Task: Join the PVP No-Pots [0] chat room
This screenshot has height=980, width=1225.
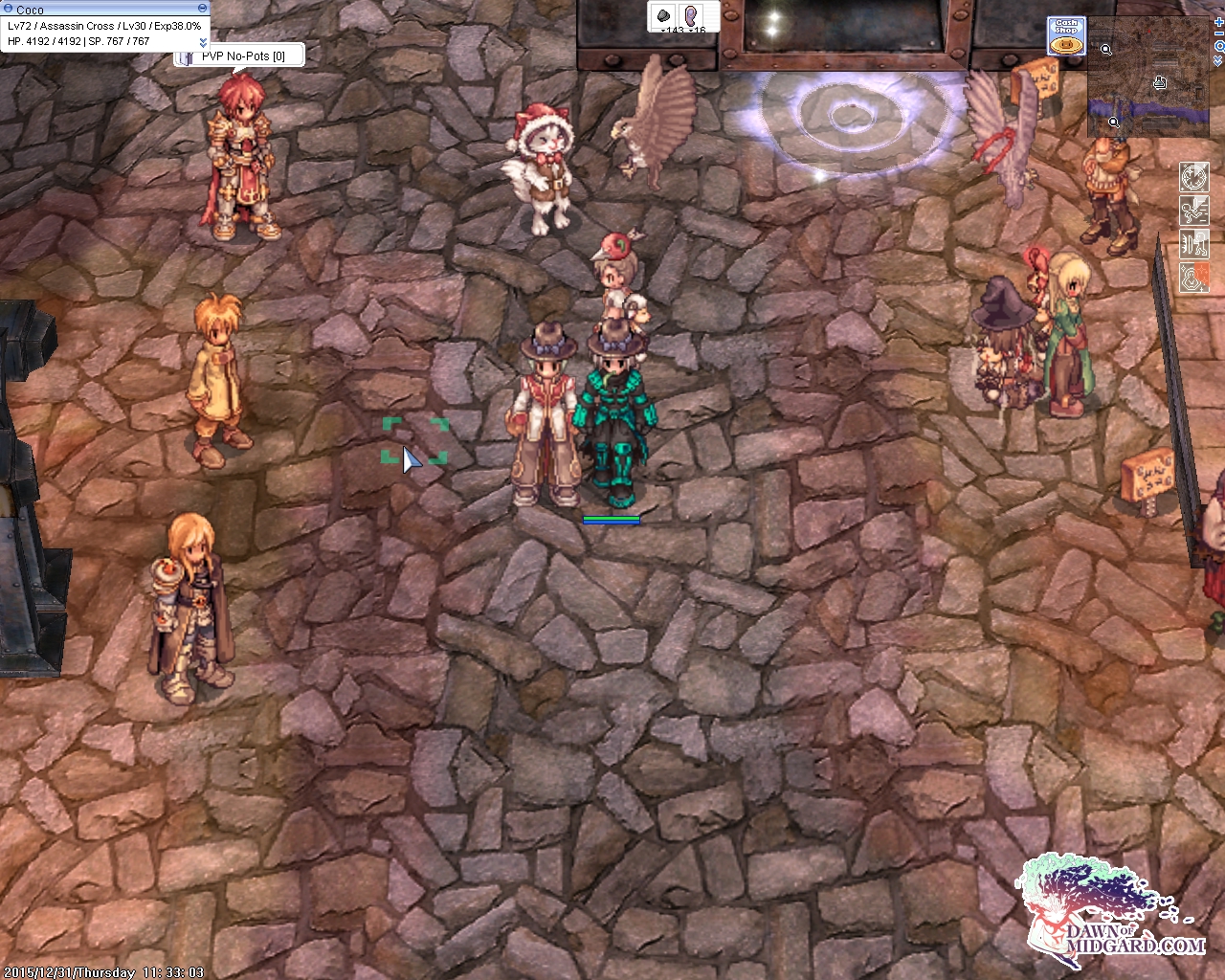Action: pos(244,56)
